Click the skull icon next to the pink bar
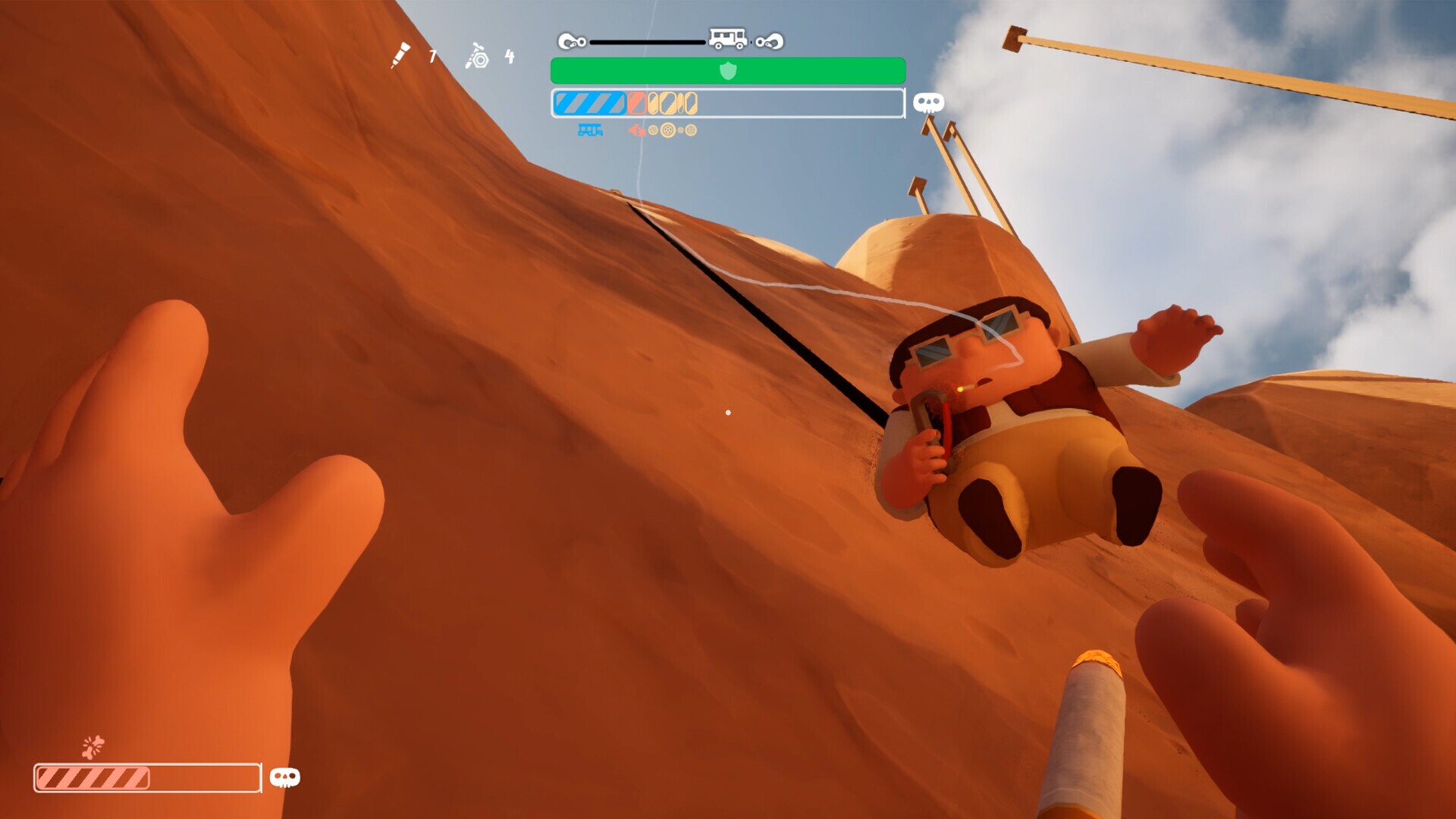This screenshot has height=819, width=1456. [x=284, y=777]
